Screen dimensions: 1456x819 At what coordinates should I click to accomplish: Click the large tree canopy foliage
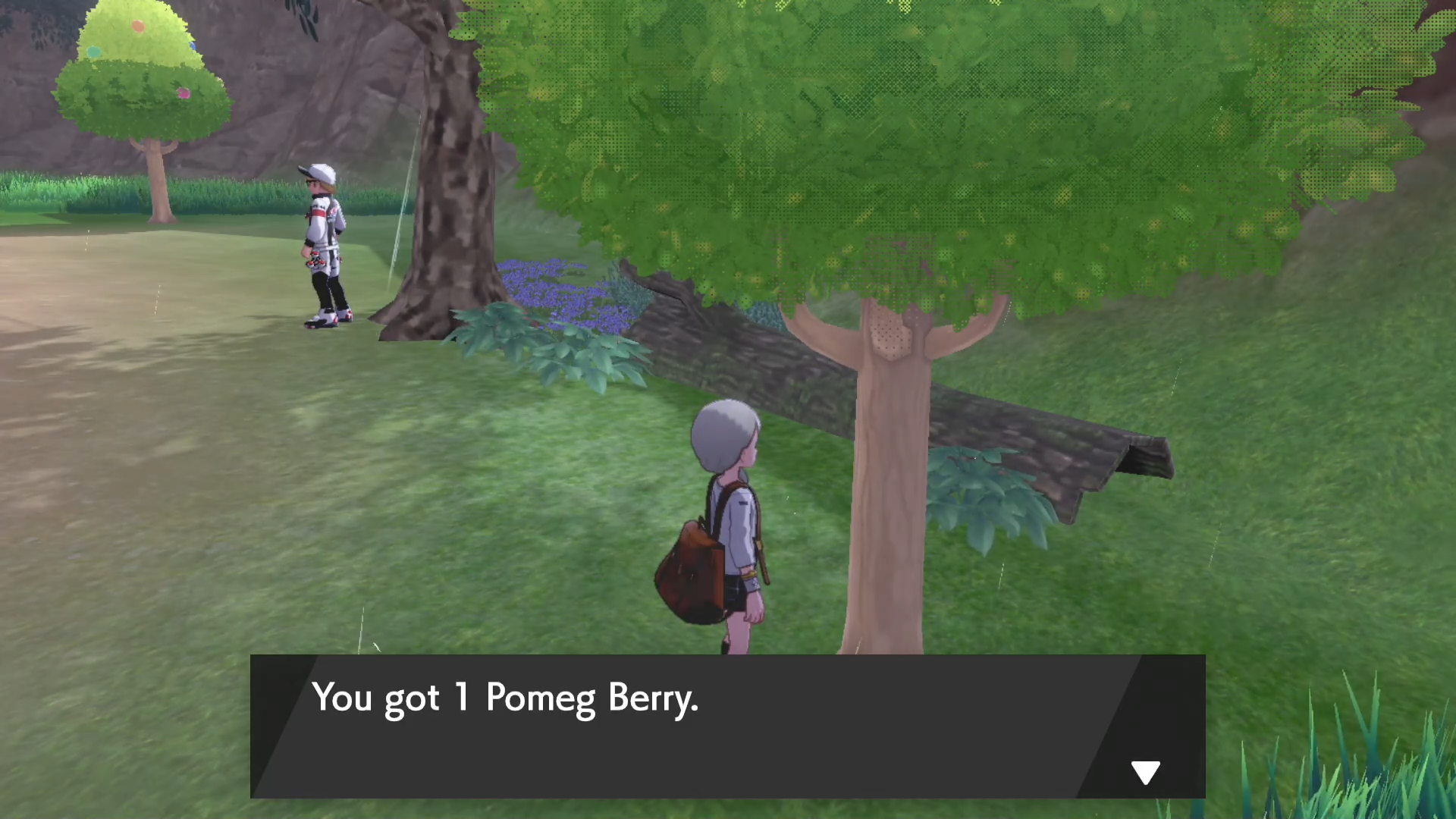click(910, 136)
